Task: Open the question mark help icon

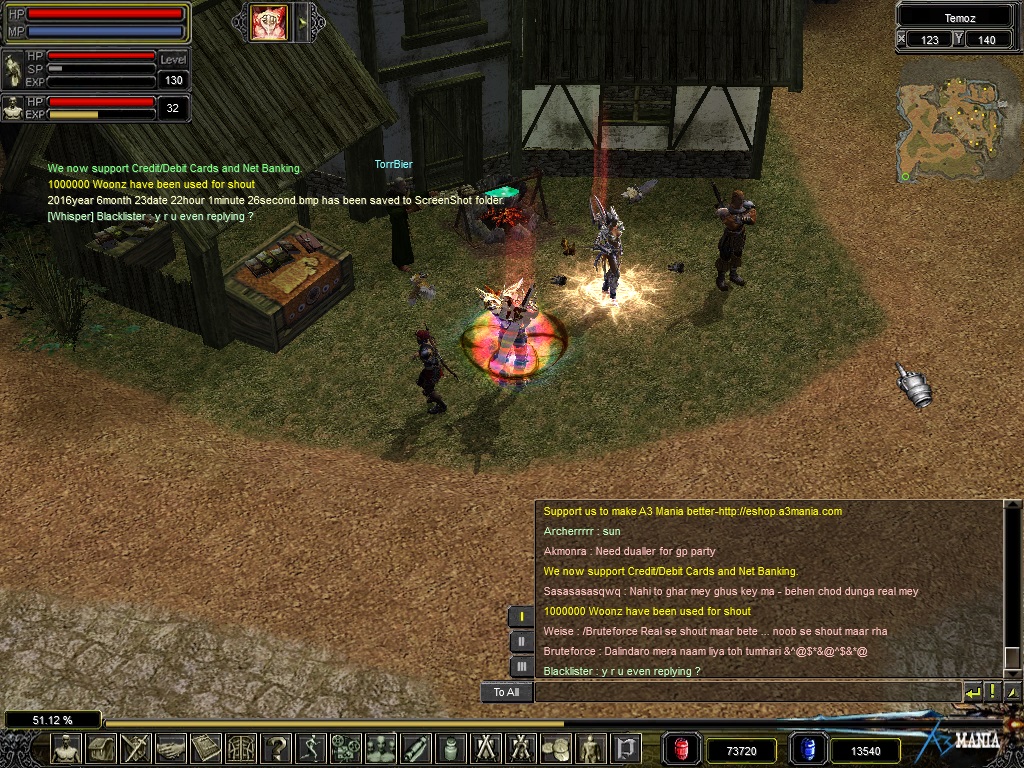Action: (x=278, y=748)
